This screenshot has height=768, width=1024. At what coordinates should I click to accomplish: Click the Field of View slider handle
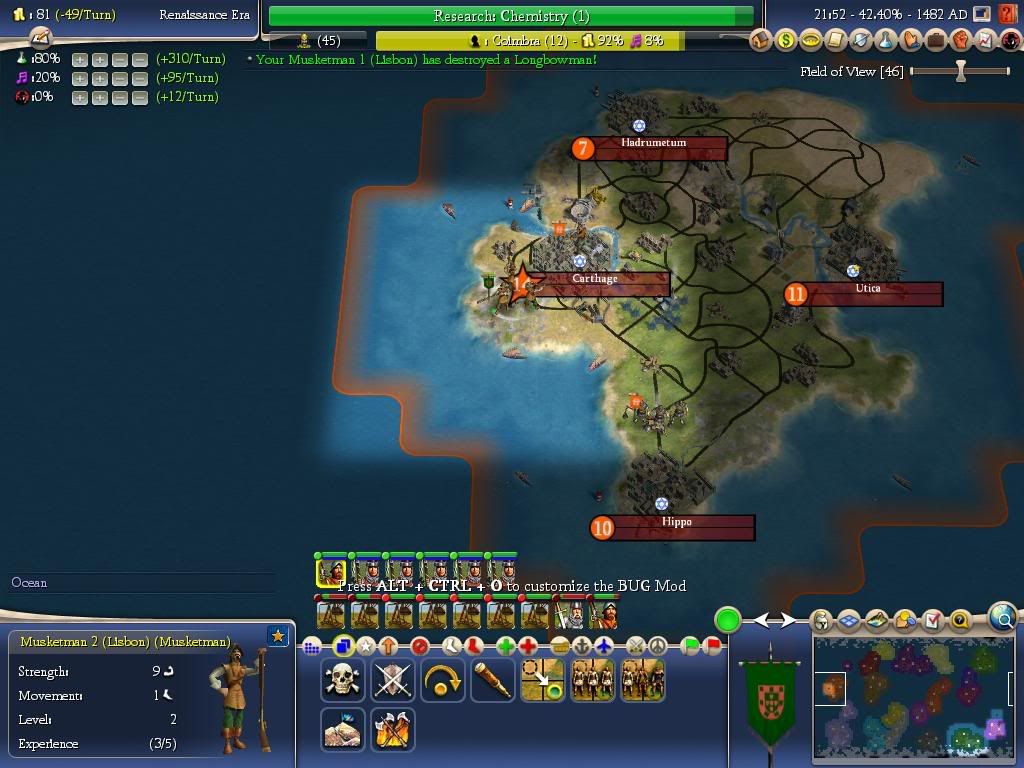point(961,71)
